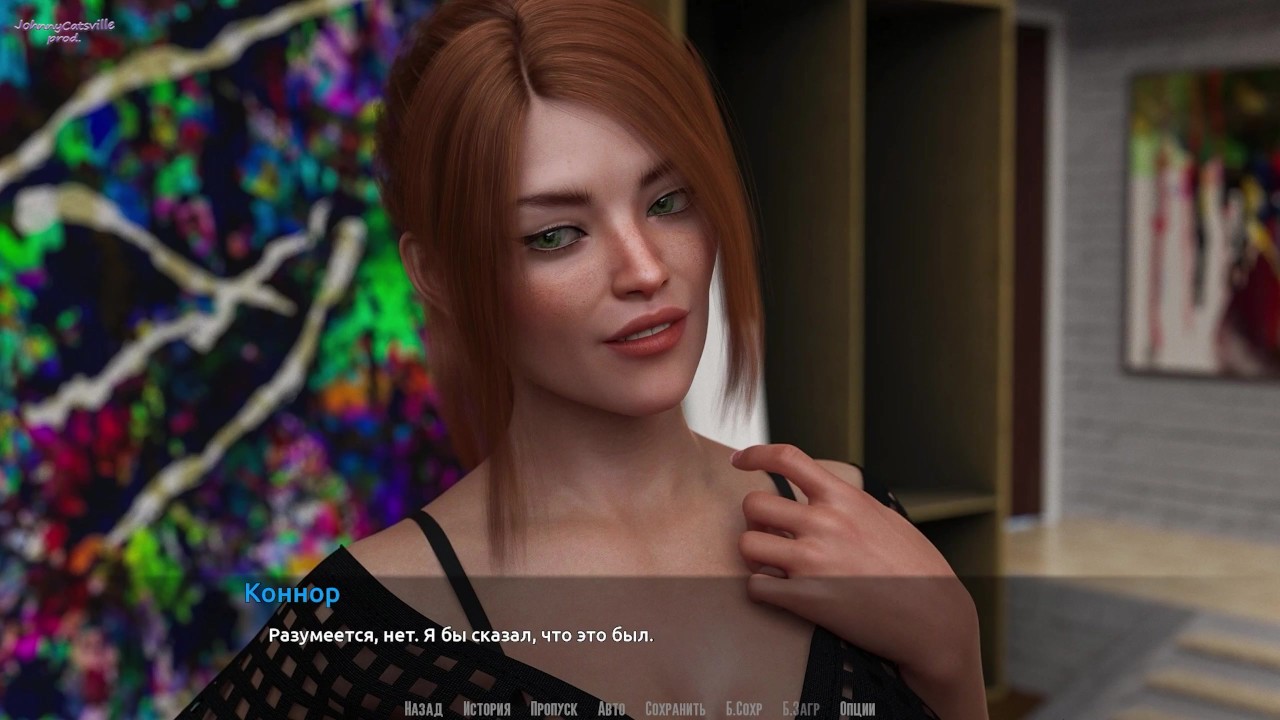Activate Пропуск to skip dialogue
The height and width of the screenshot is (720, 1280).
point(553,709)
